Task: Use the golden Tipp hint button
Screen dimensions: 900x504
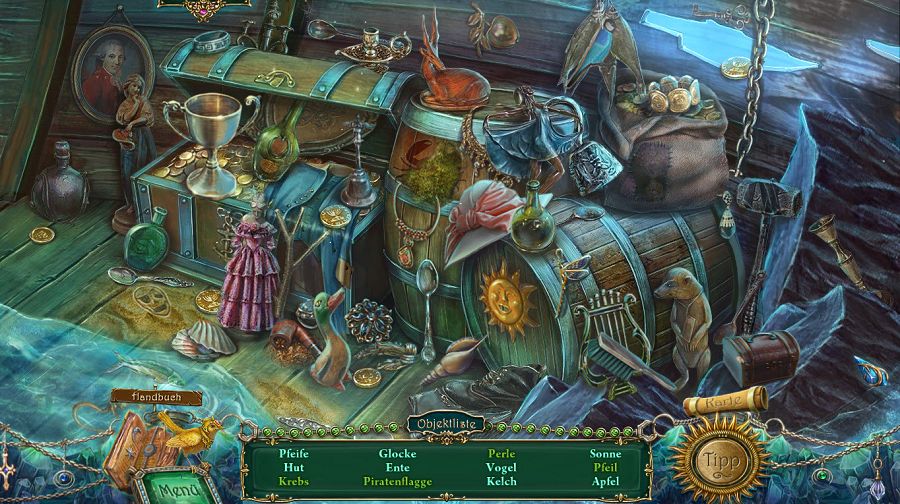Action: (719, 460)
